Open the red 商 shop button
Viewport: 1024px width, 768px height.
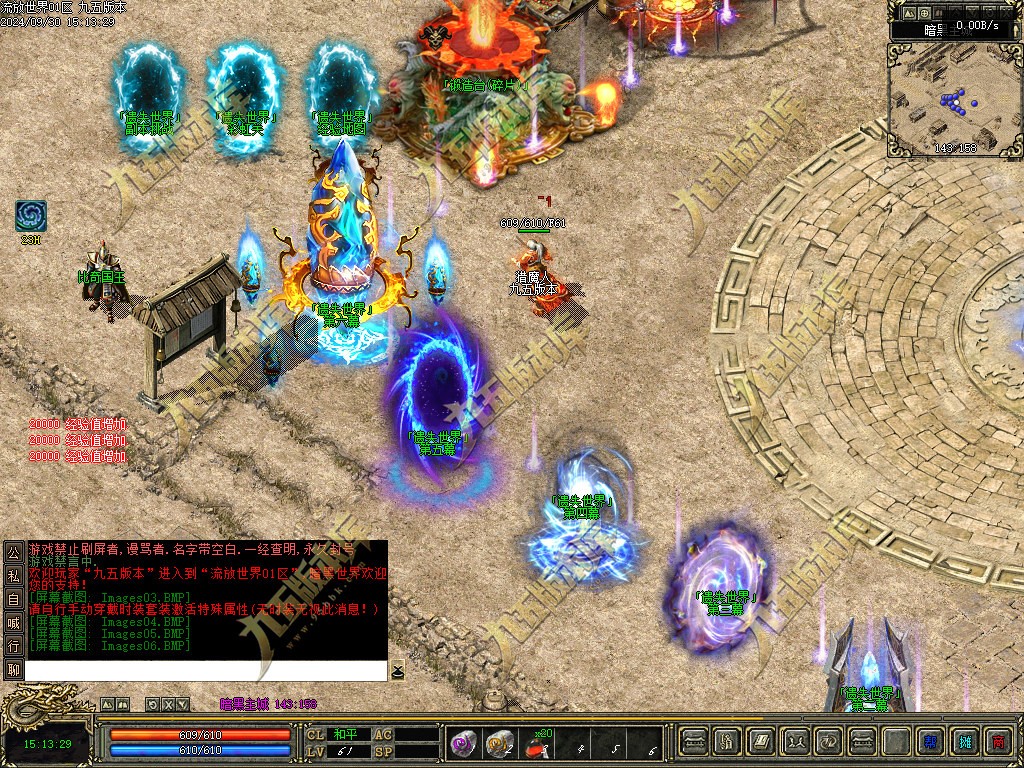(x=998, y=742)
